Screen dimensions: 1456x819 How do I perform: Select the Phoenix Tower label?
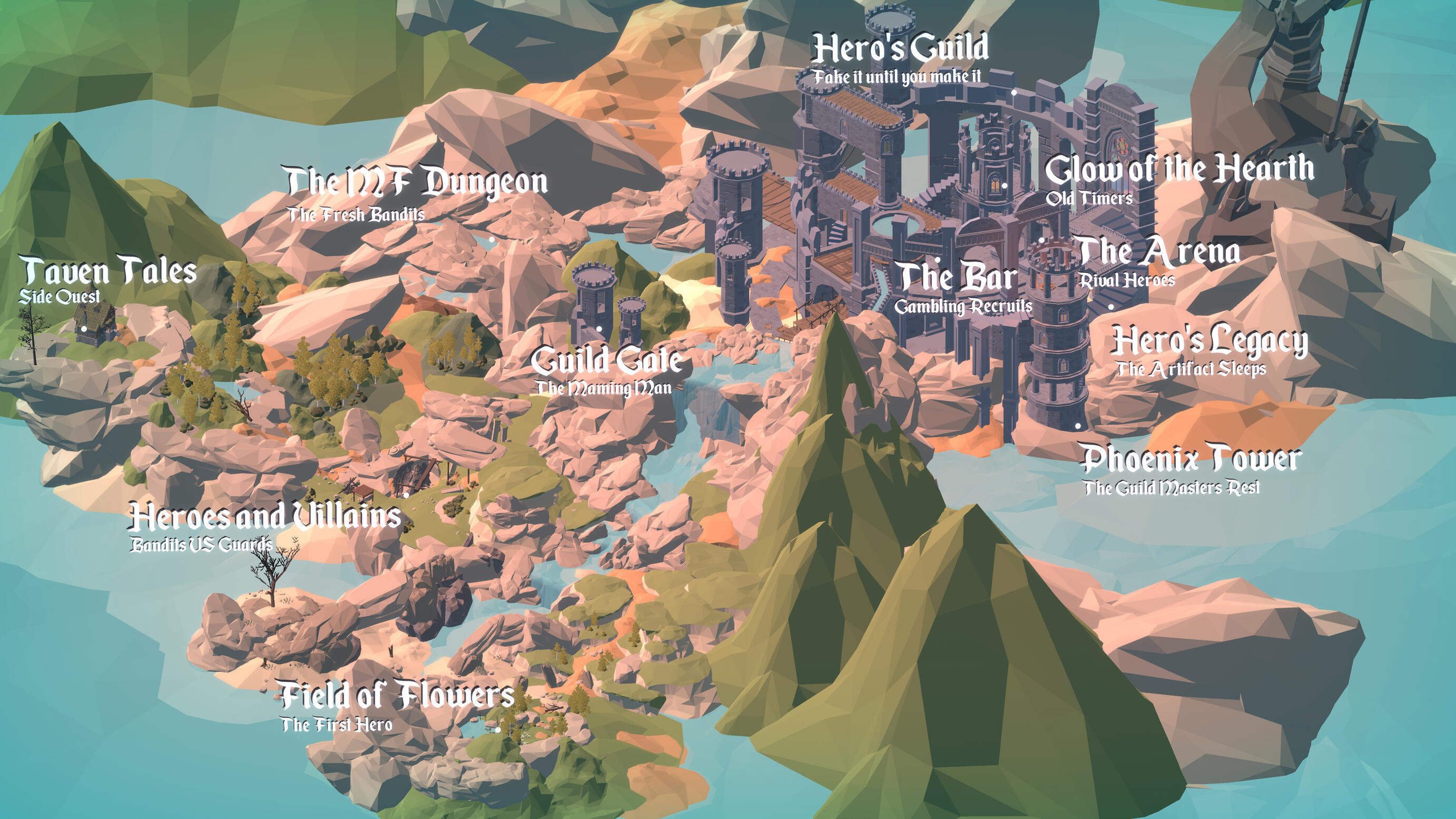(x=1191, y=459)
